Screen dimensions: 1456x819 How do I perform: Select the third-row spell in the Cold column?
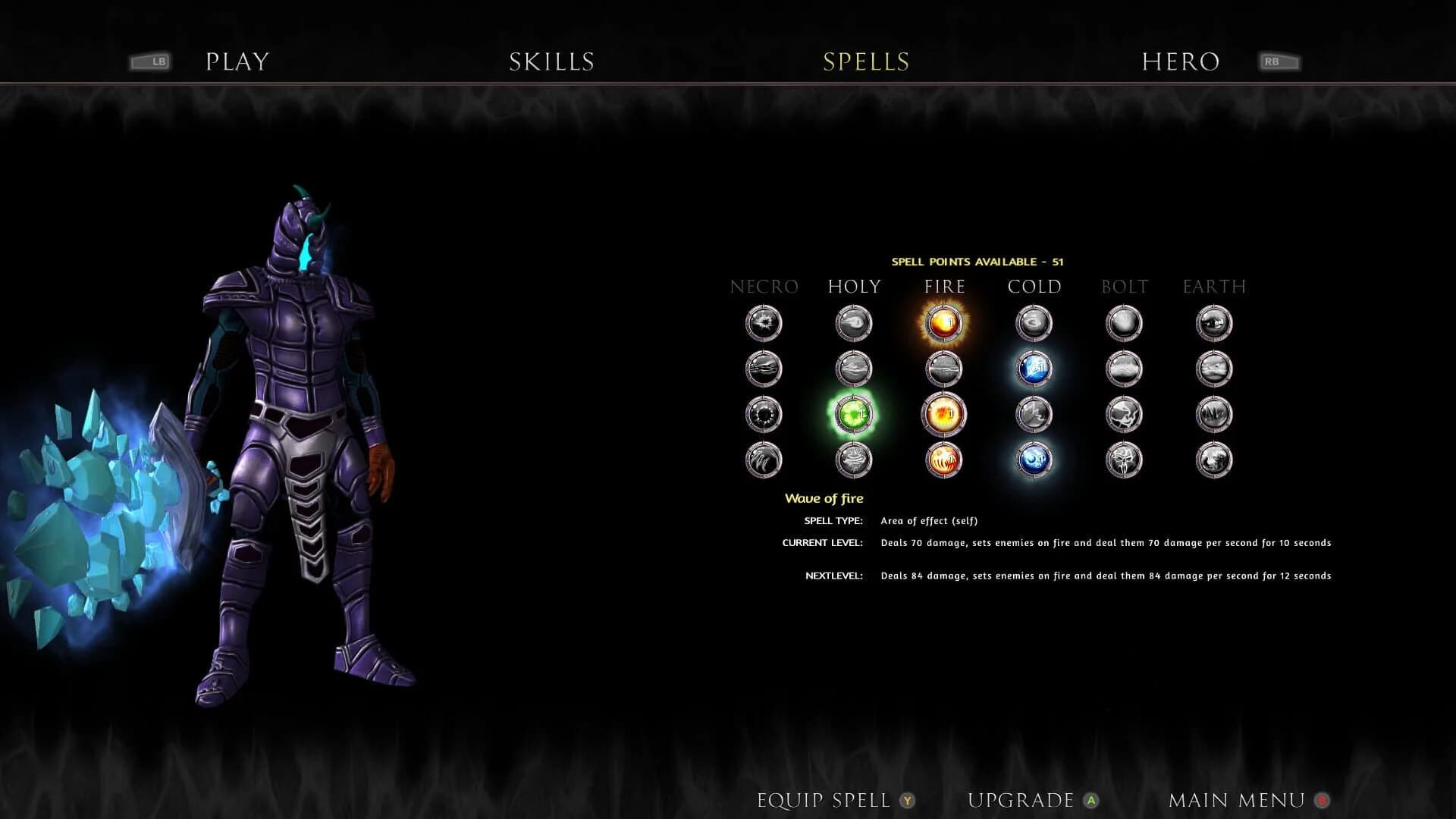tap(1034, 414)
